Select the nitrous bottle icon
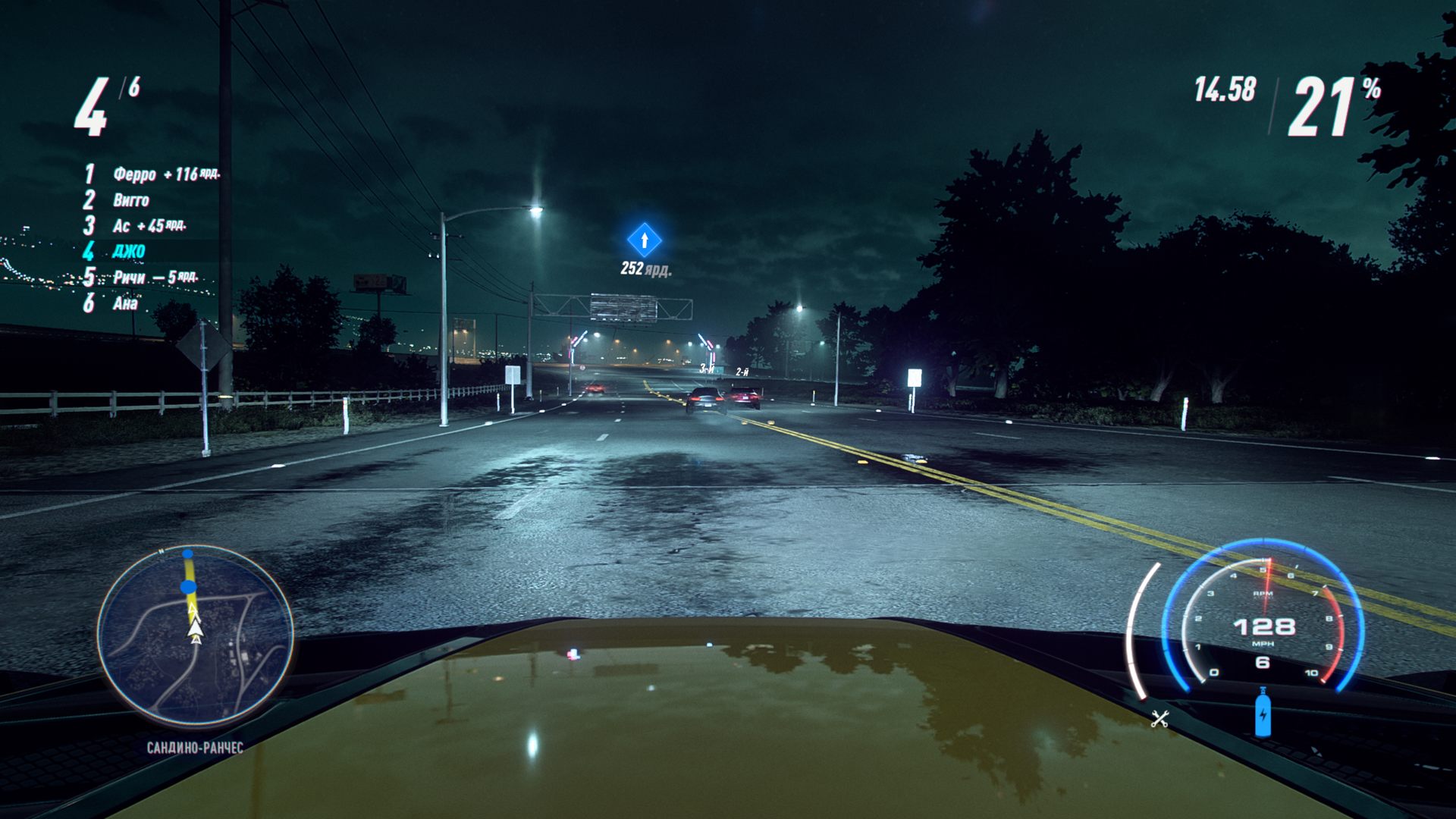Screen dimensions: 1456x819 point(1263,713)
